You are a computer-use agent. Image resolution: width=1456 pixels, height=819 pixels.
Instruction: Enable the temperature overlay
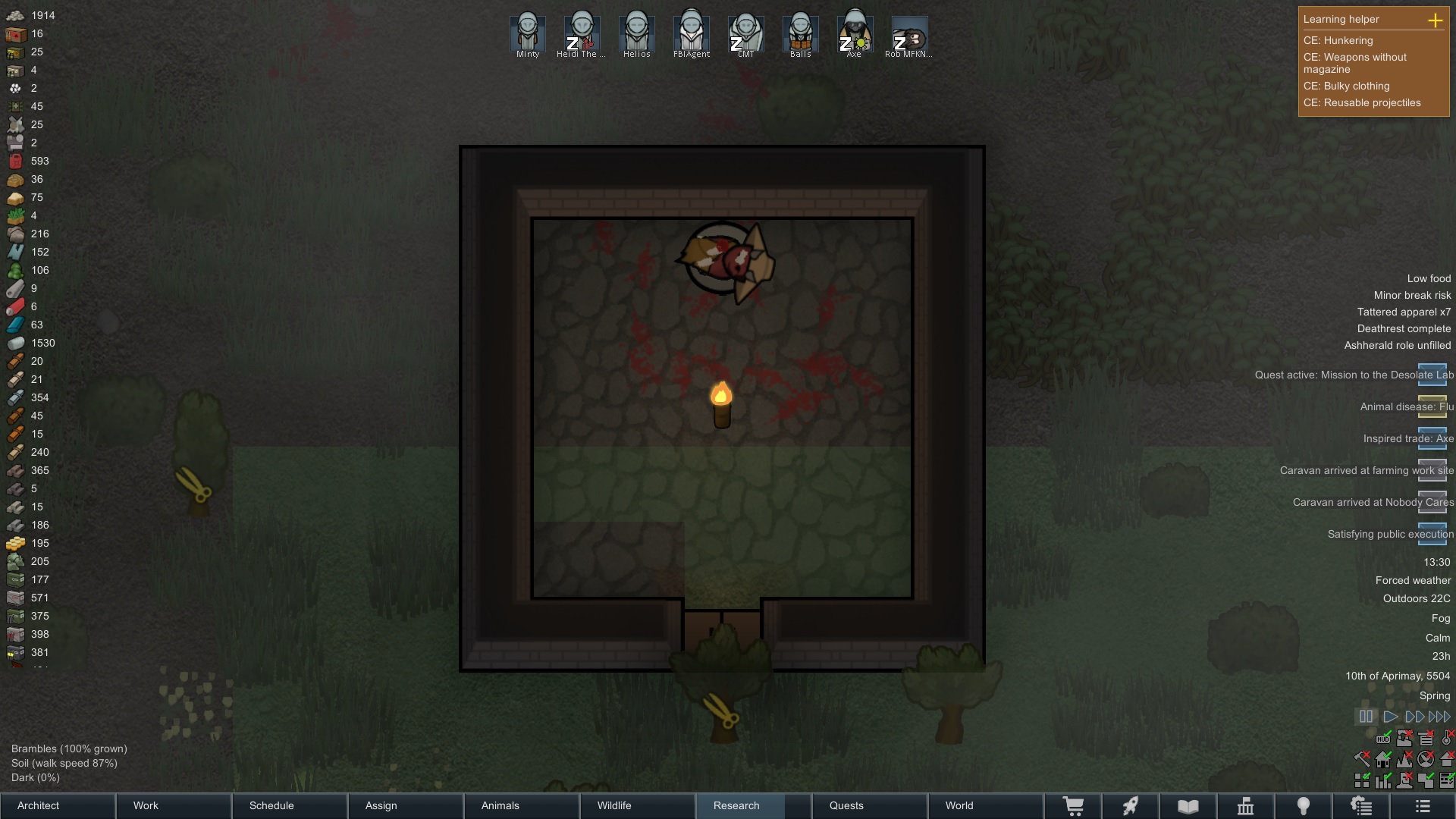1446,739
